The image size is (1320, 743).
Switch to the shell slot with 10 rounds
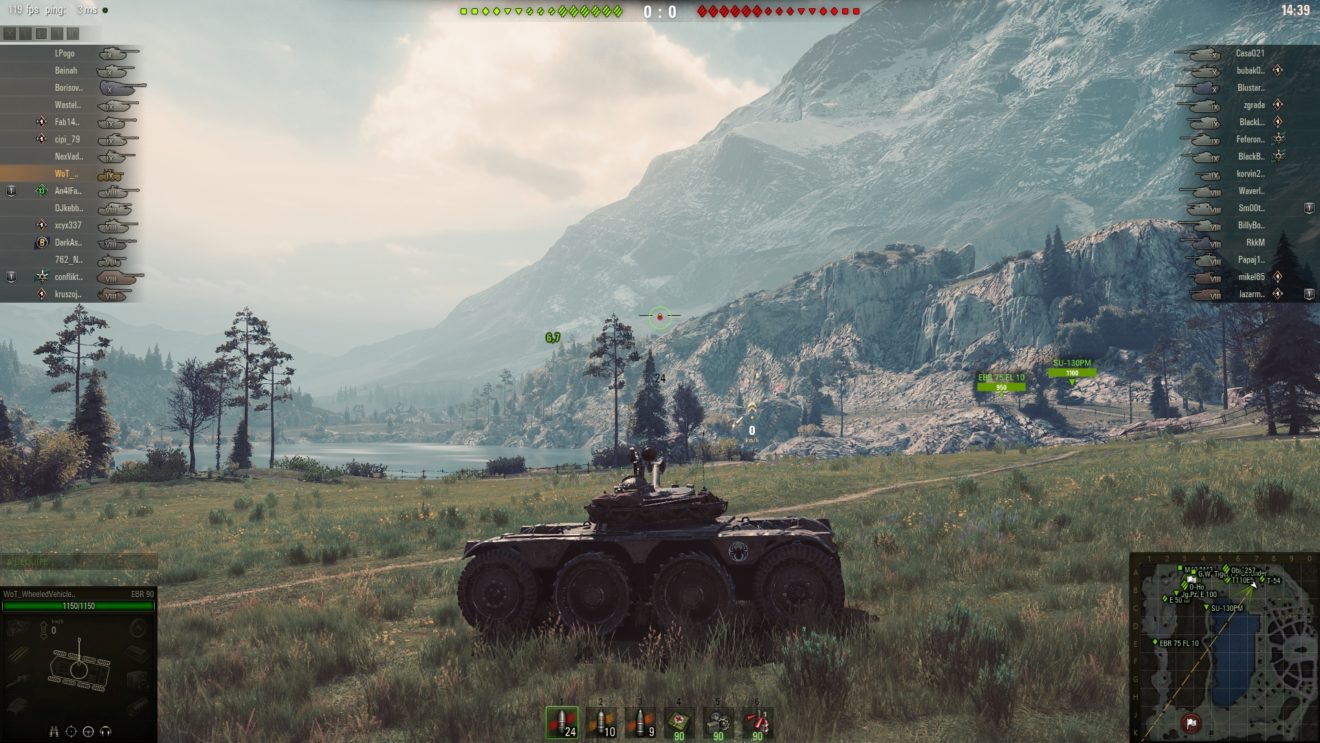pyautogui.click(x=601, y=722)
